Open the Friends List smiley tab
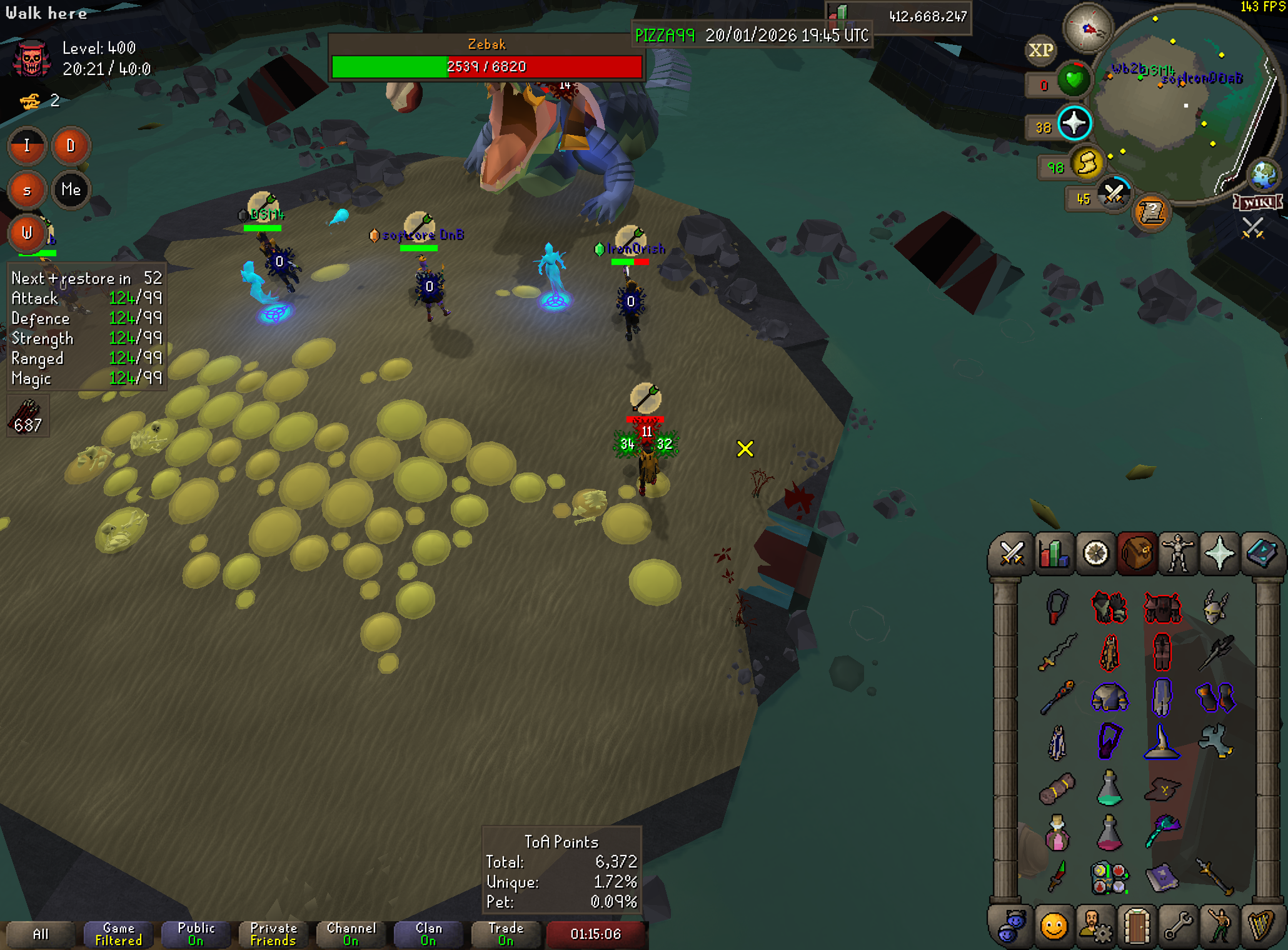The width and height of the screenshot is (1288, 950). (1054, 926)
